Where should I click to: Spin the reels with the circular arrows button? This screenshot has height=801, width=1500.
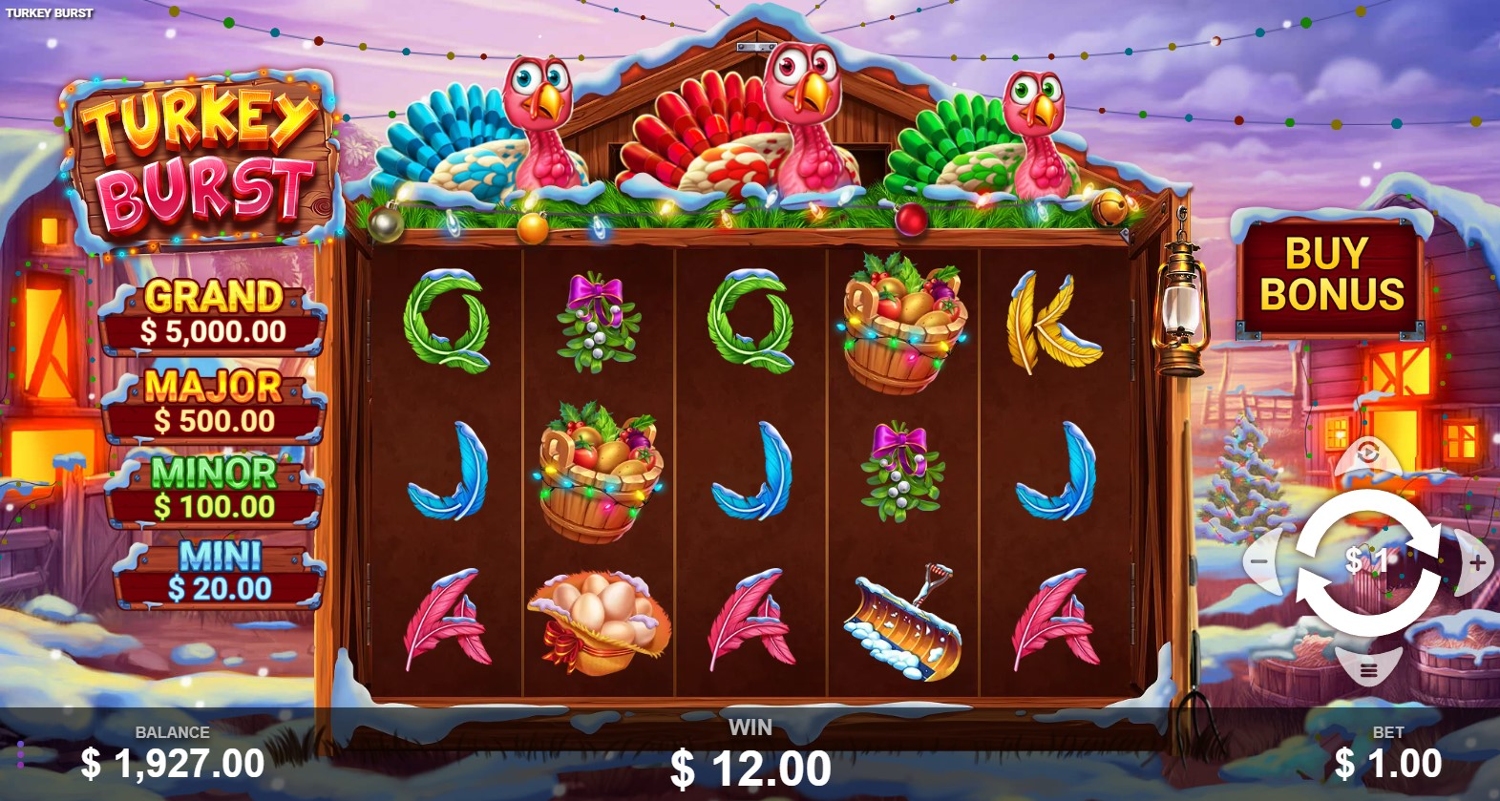pyautogui.click(x=1368, y=562)
